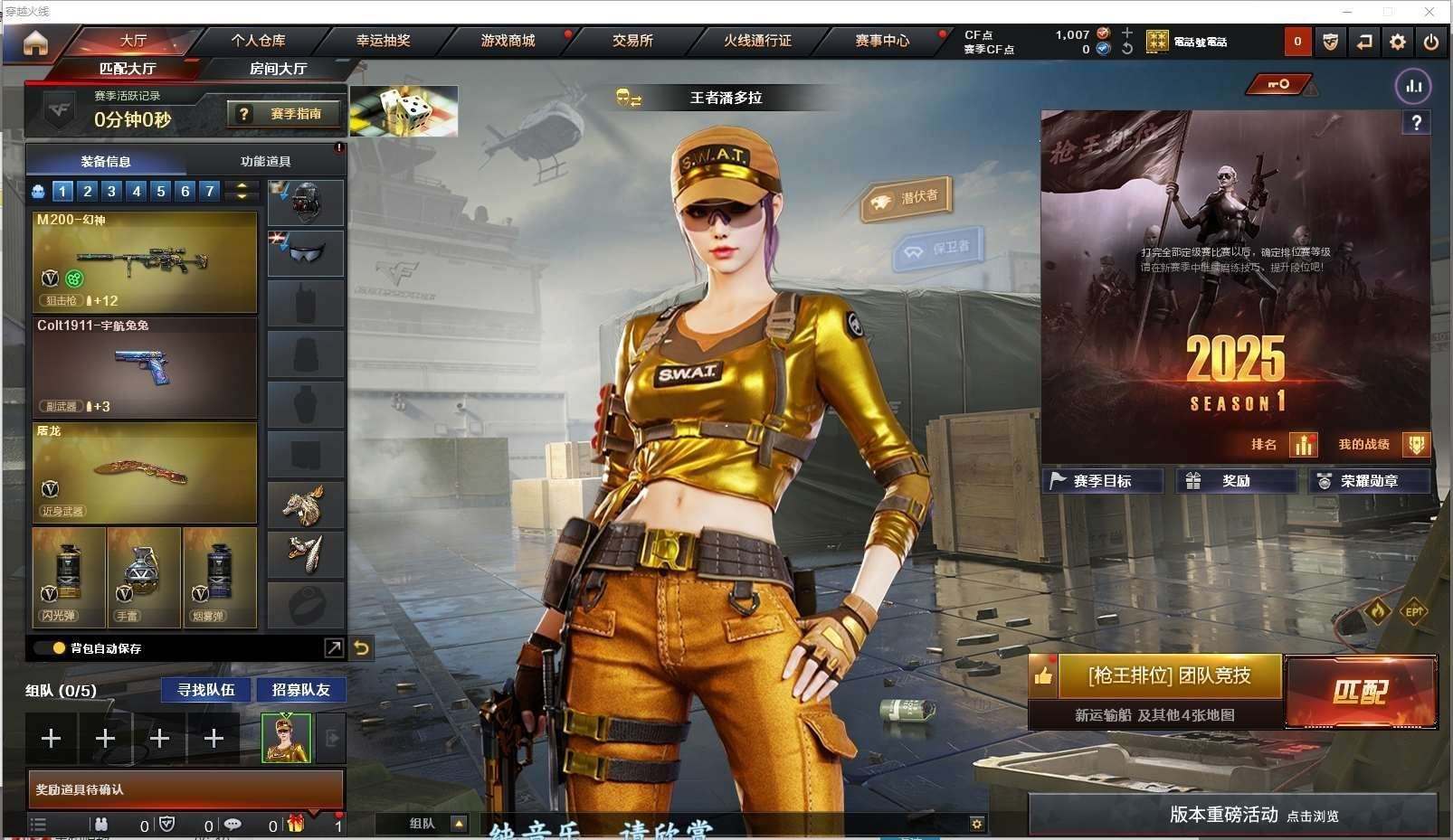
Task: Start matchmaking with the 匹配 button
Action: [1360, 692]
